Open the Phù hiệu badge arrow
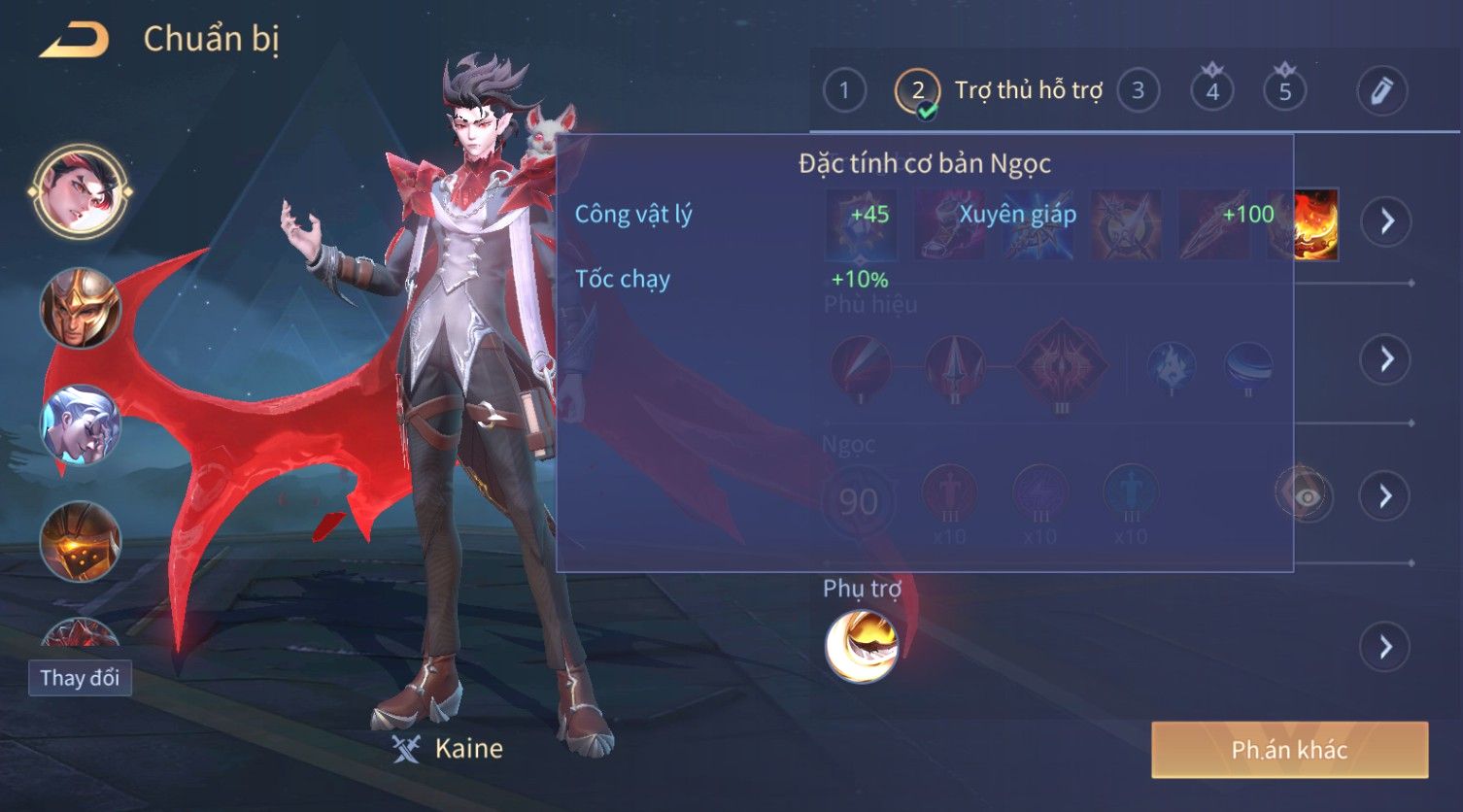Screen dimensions: 1463x812 [x=1385, y=359]
